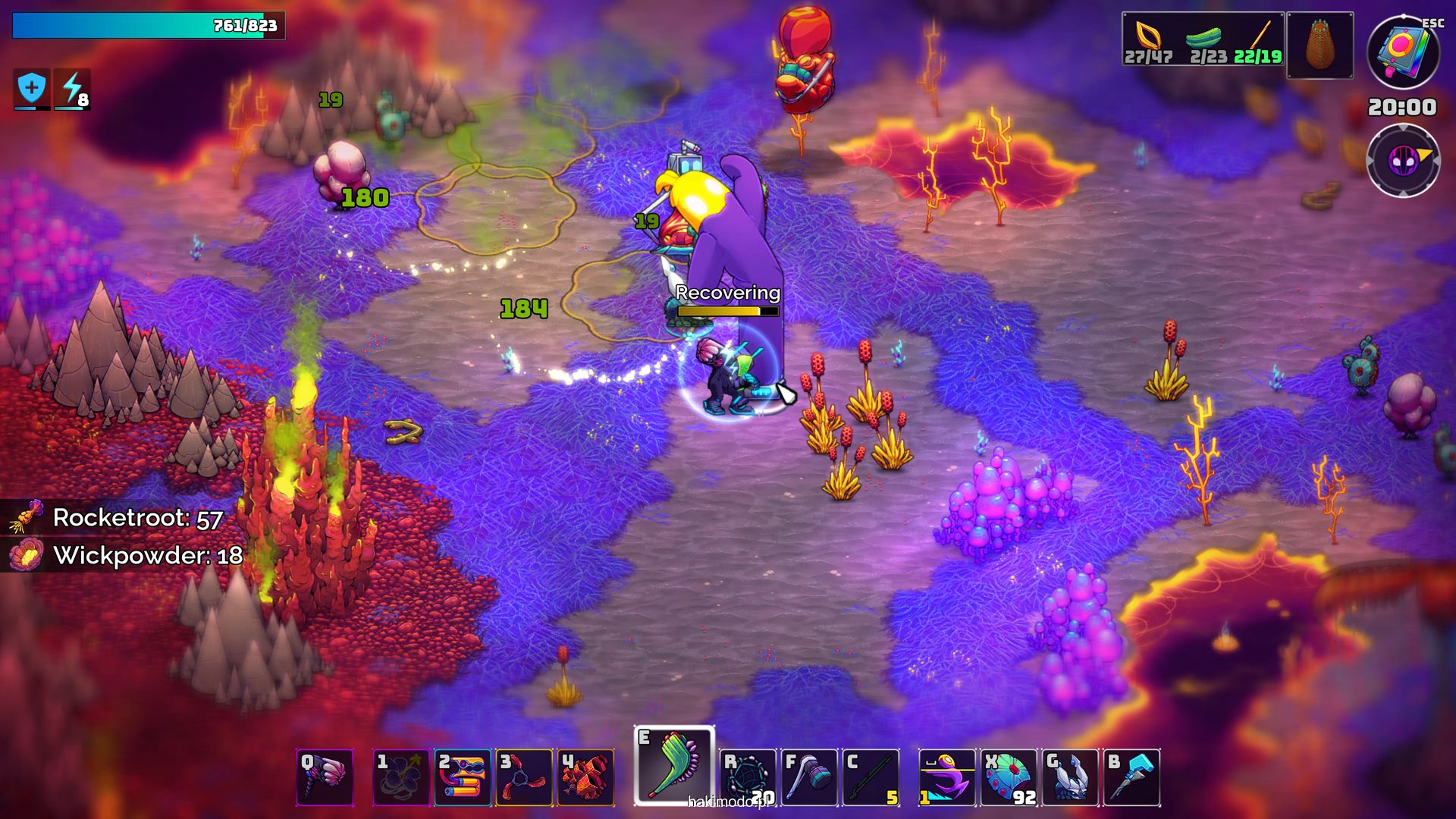The height and width of the screenshot is (819, 1456).
Task: Inspect the lightning bolt buff icon
Action: tap(73, 89)
